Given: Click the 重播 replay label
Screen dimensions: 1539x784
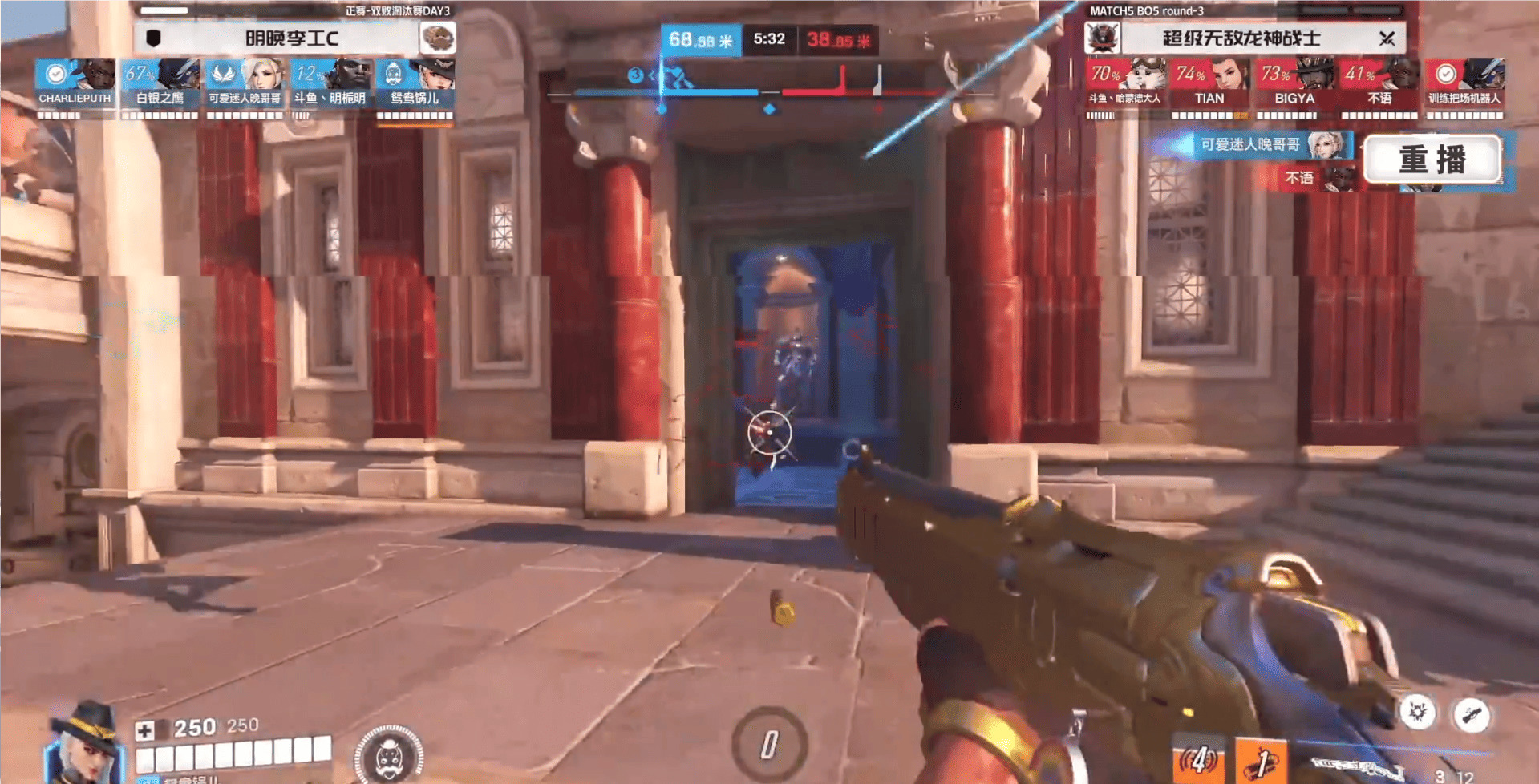Looking at the screenshot, I should point(1432,160).
